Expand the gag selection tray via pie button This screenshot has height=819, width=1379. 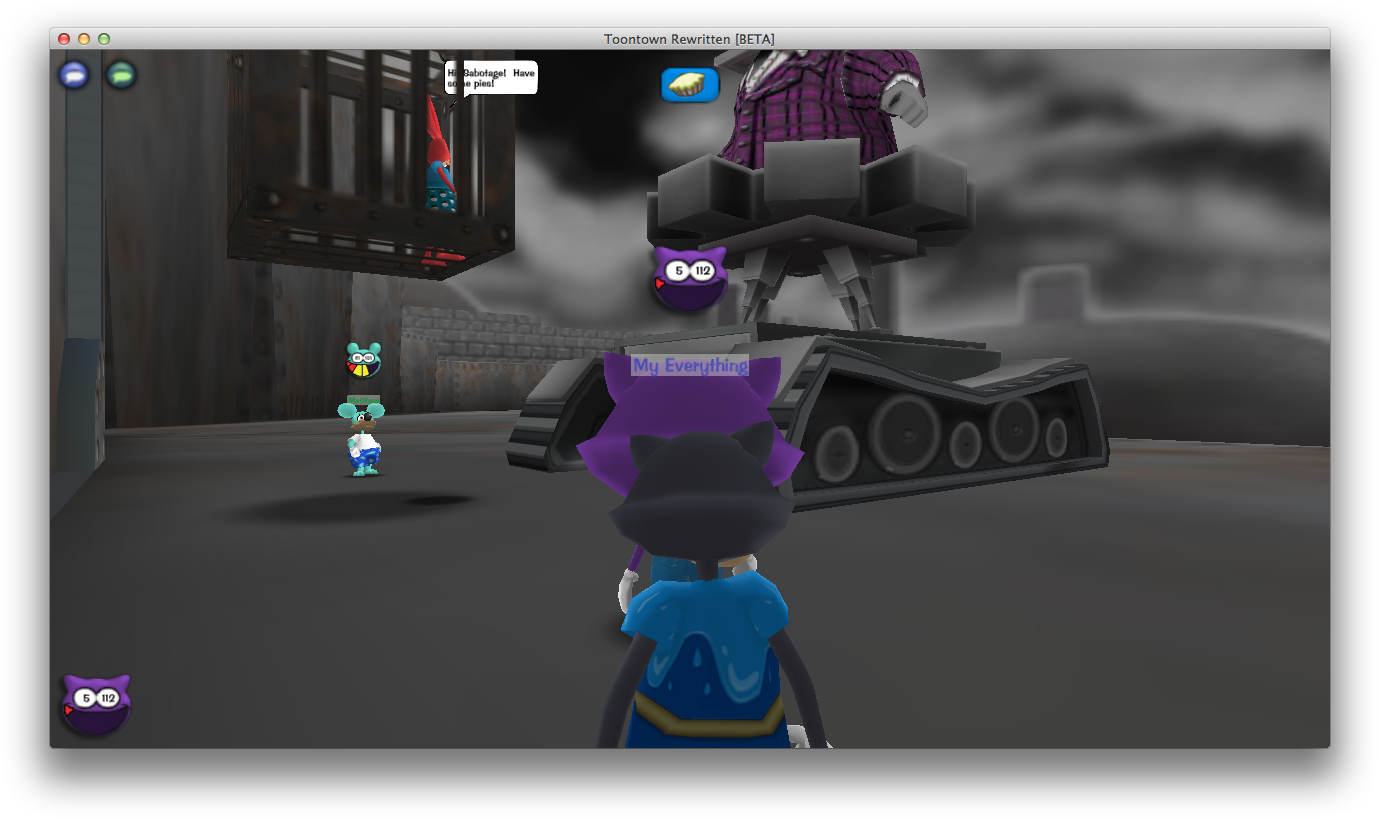click(690, 85)
